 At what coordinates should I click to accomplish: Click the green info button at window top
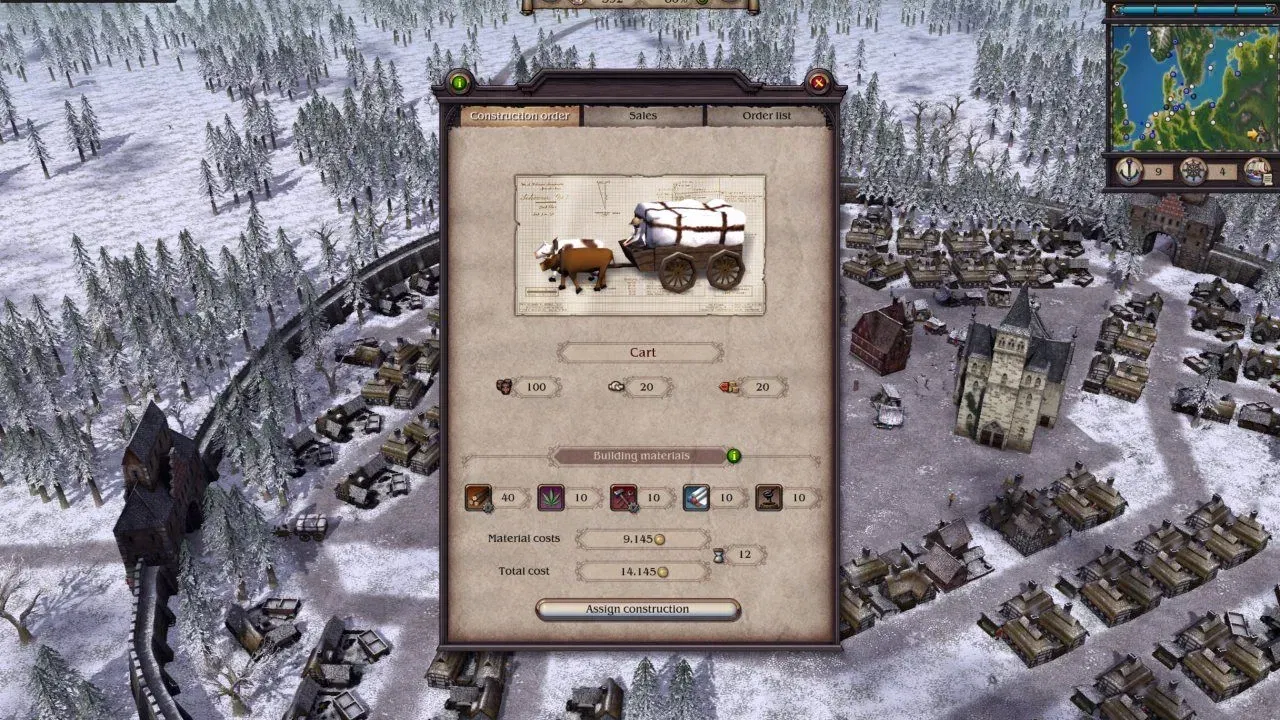click(x=459, y=83)
